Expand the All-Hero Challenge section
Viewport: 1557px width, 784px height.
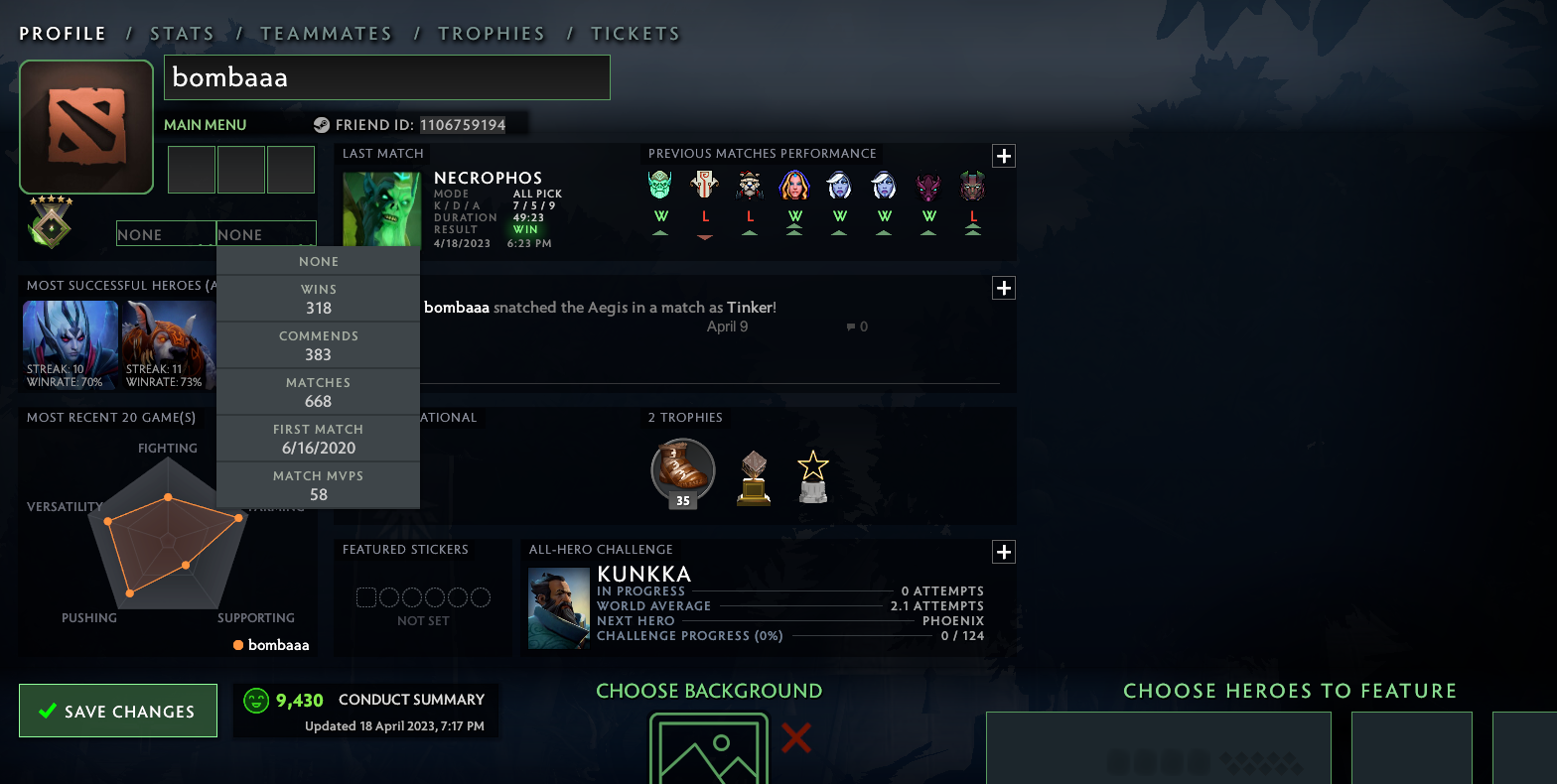[1003, 552]
